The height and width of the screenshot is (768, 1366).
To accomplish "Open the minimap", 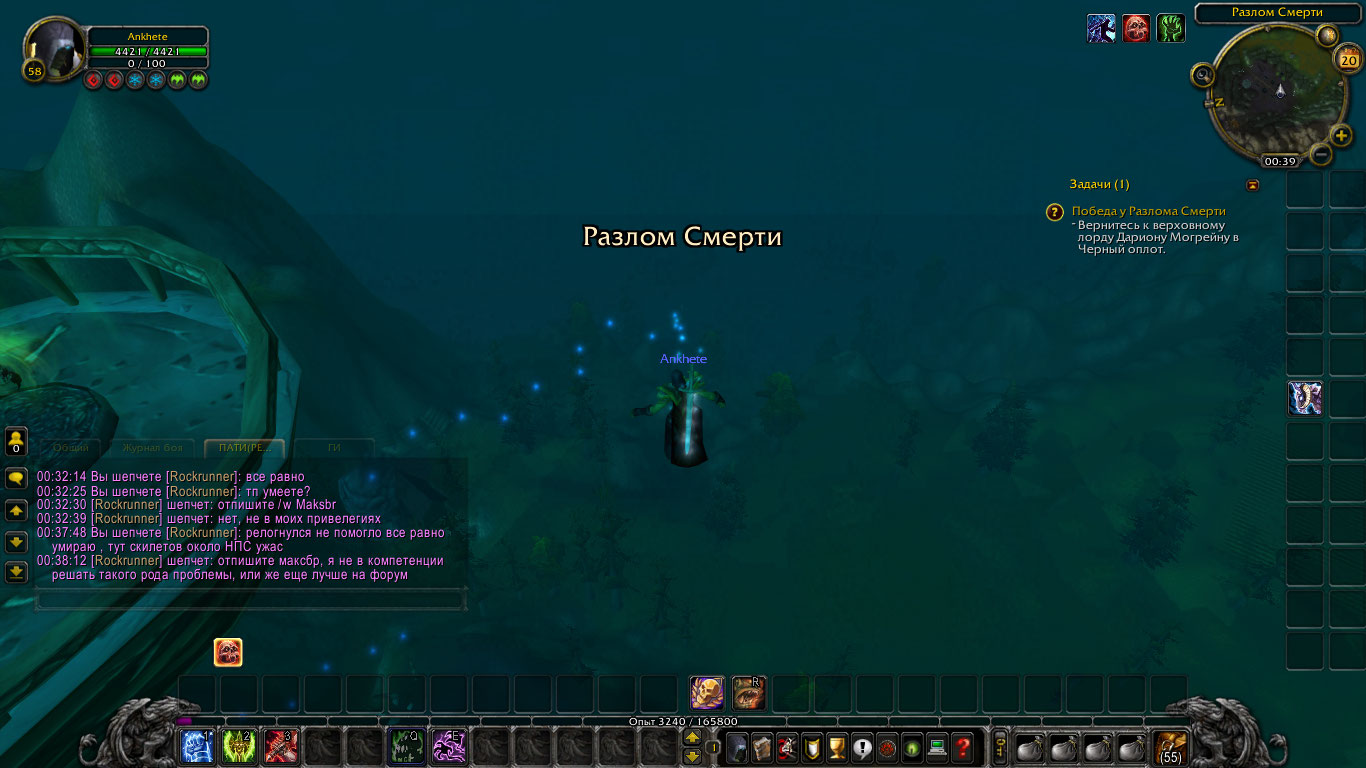I will click(x=1277, y=90).
